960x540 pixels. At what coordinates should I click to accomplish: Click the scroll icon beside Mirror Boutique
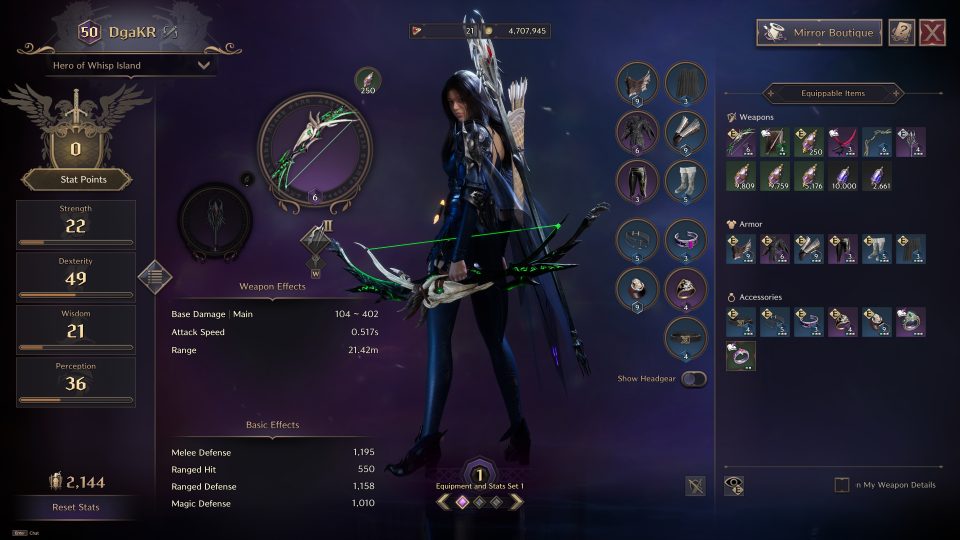coord(901,33)
